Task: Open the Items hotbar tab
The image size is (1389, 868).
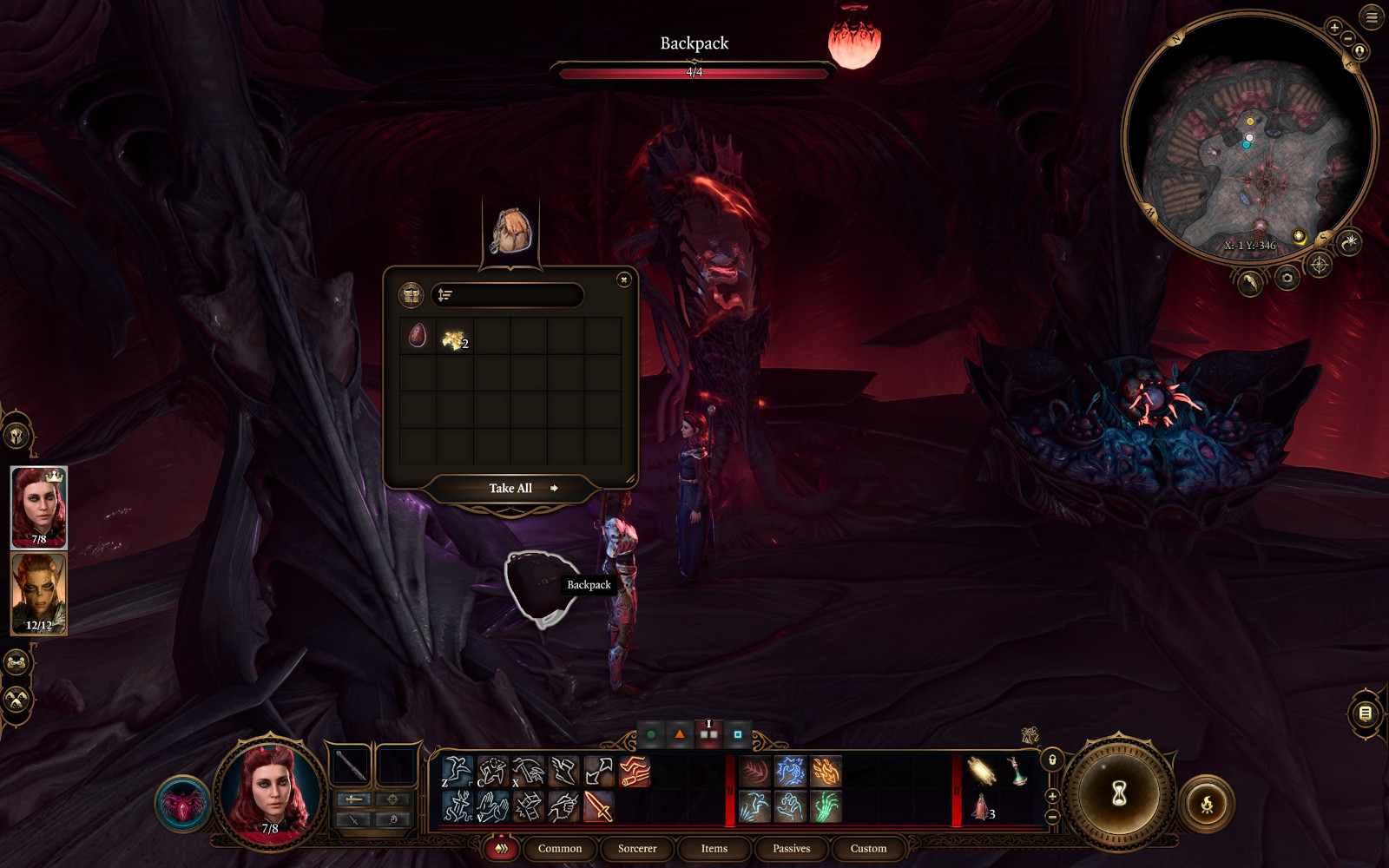Action: 714,848
